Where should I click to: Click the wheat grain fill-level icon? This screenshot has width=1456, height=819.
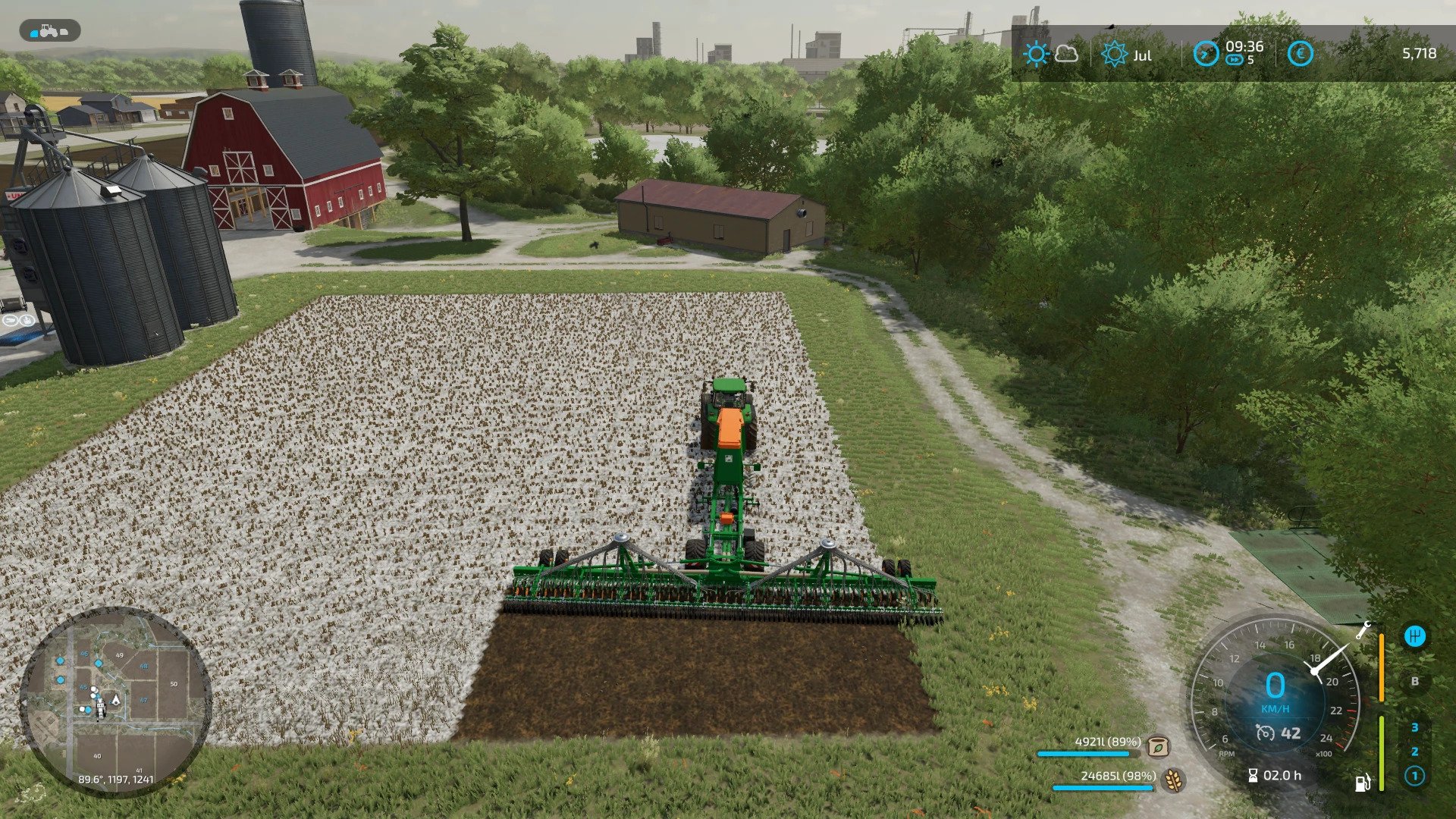click(1173, 779)
